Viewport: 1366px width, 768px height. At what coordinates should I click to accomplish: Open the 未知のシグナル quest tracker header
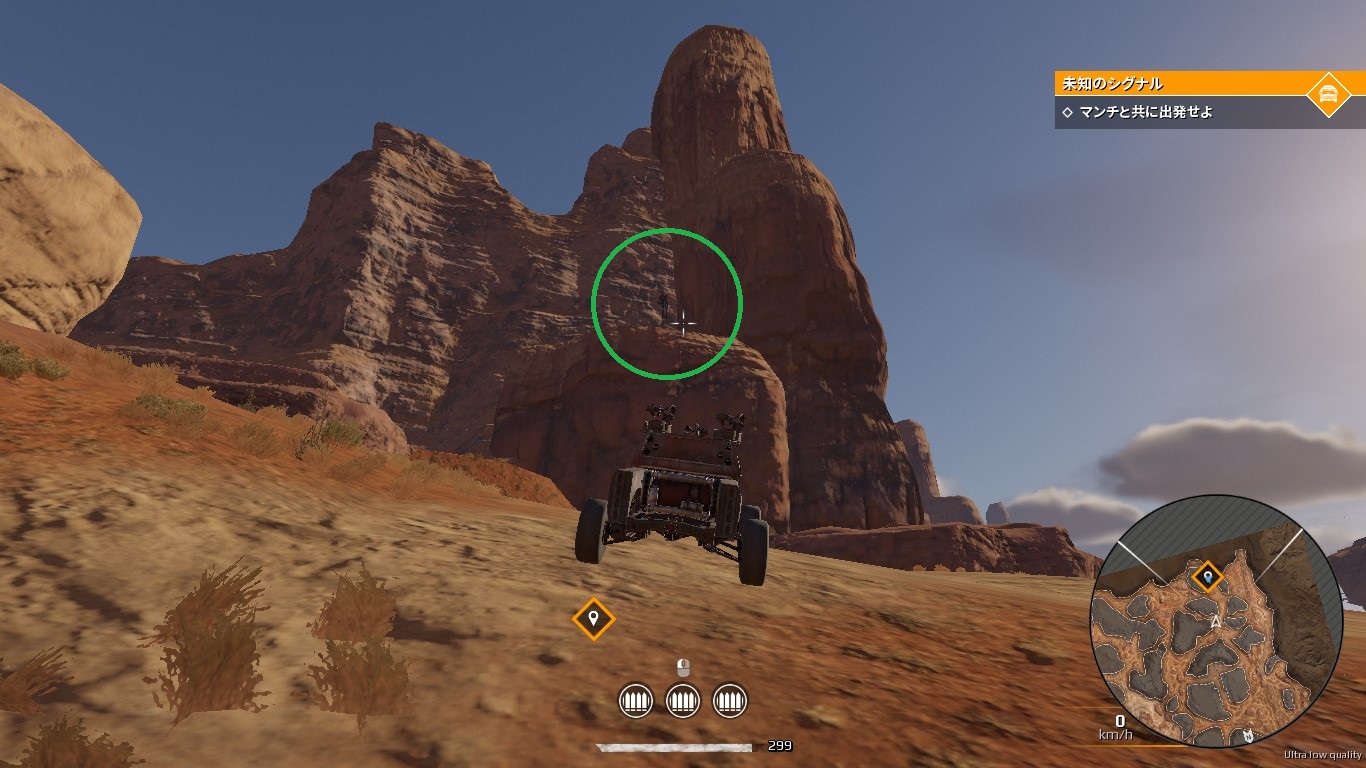(x=1180, y=84)
